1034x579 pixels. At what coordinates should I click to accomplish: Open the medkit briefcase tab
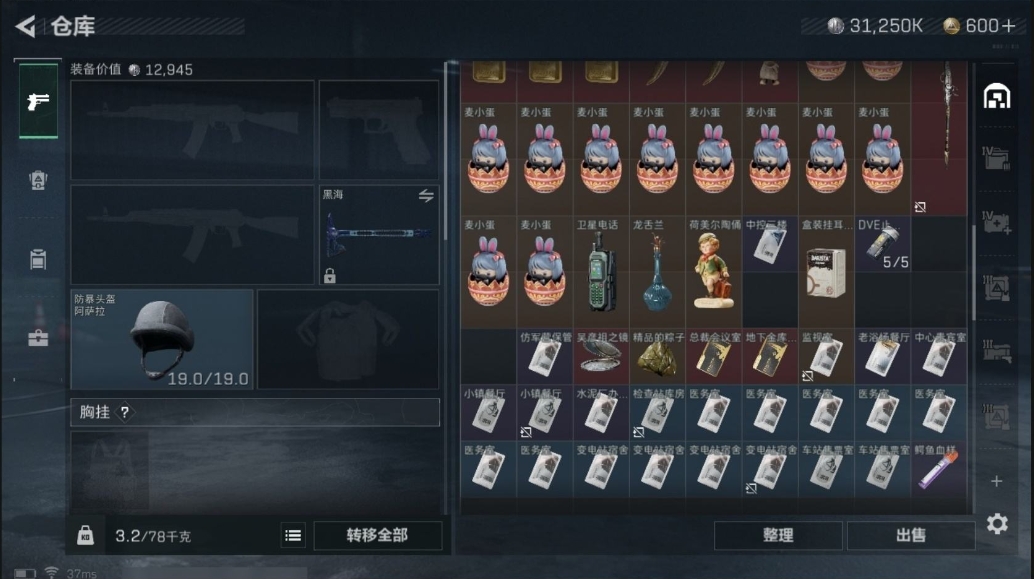[37, 338]
